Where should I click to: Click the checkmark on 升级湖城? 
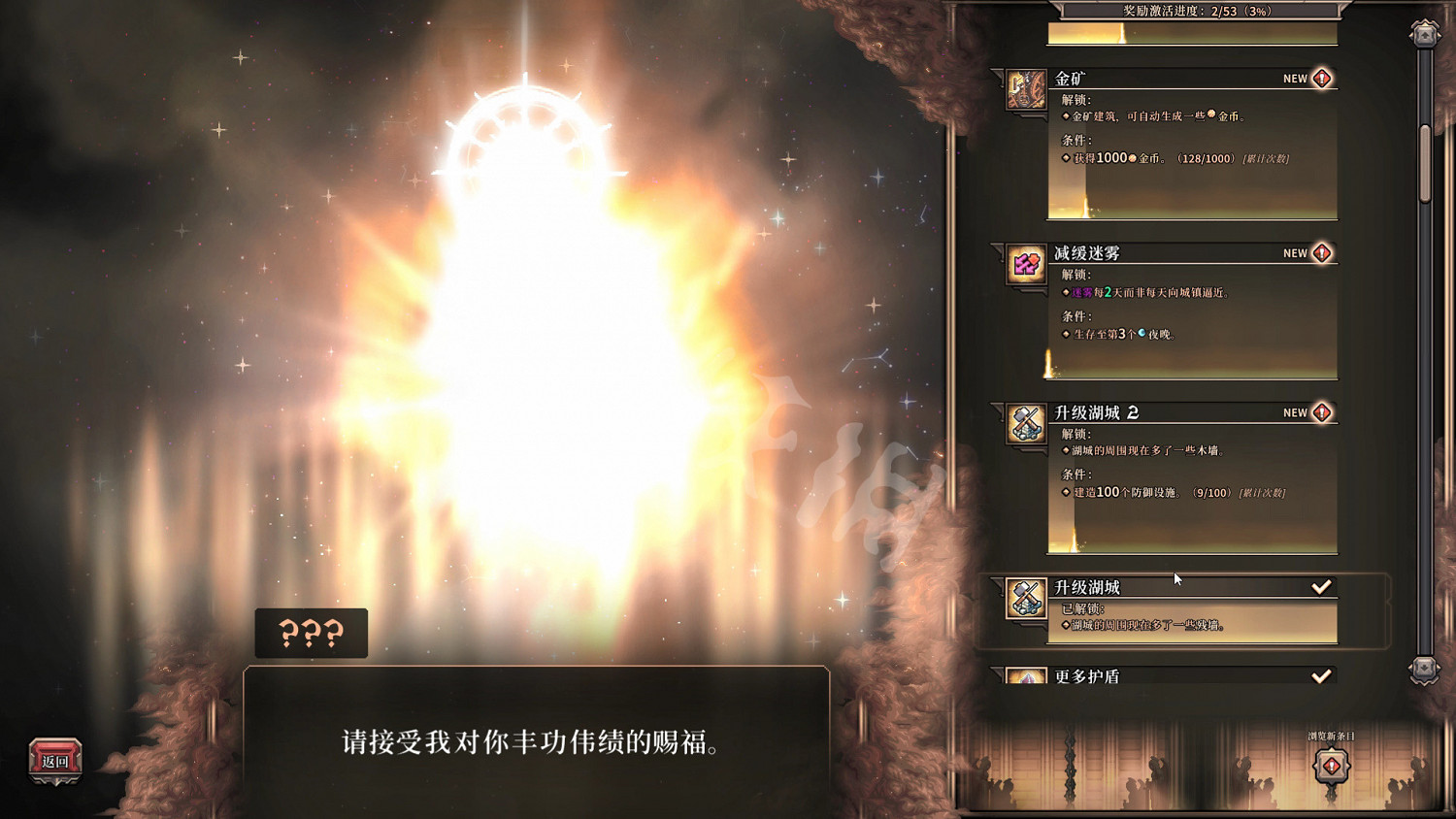click(1321, 586)
